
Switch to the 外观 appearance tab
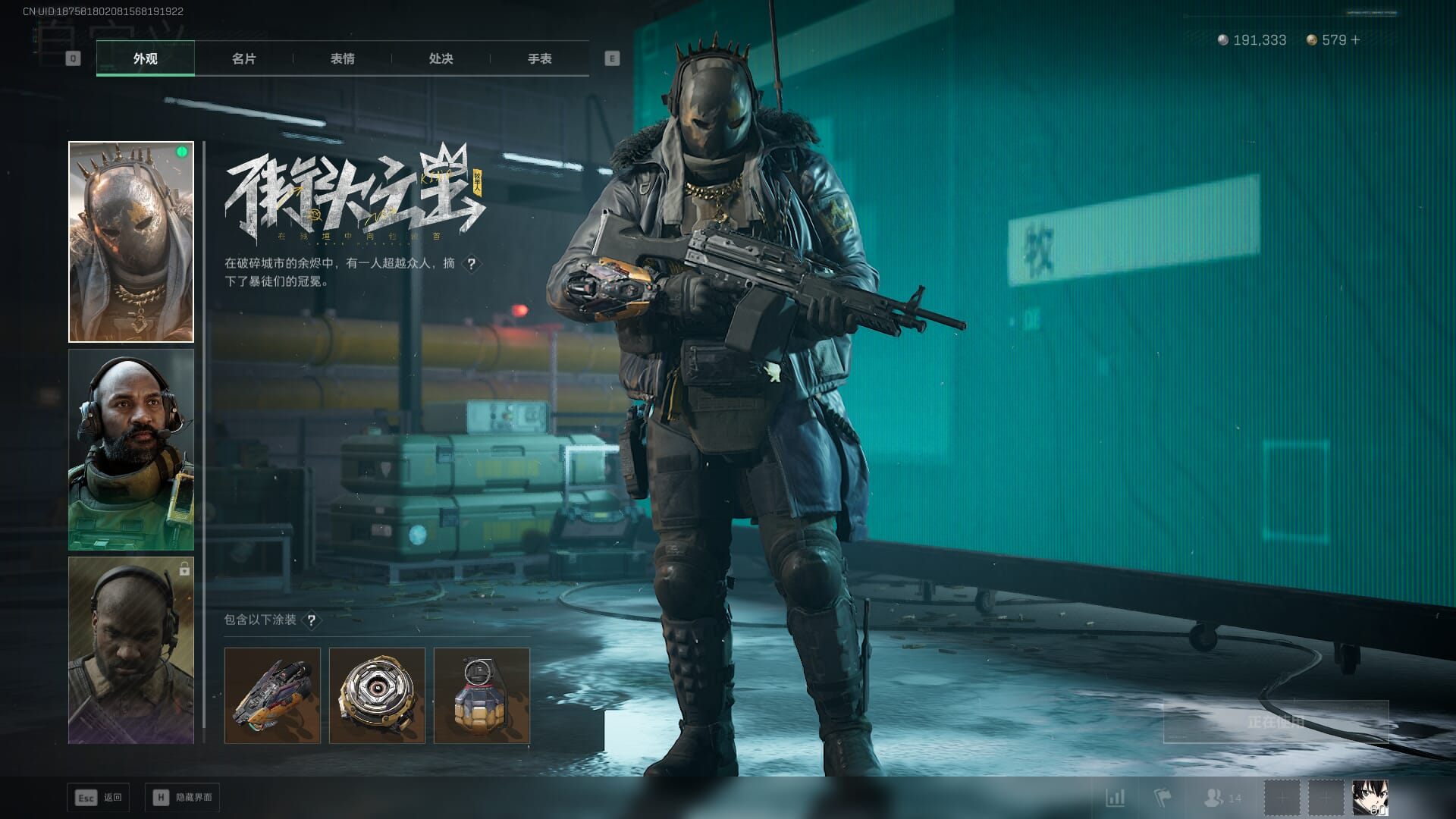click(x=145, y=58)
